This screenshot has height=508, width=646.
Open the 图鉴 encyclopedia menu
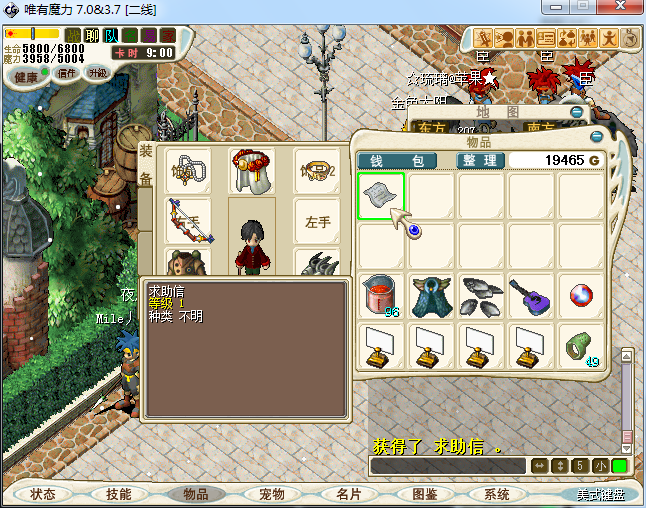coord(425,494)
